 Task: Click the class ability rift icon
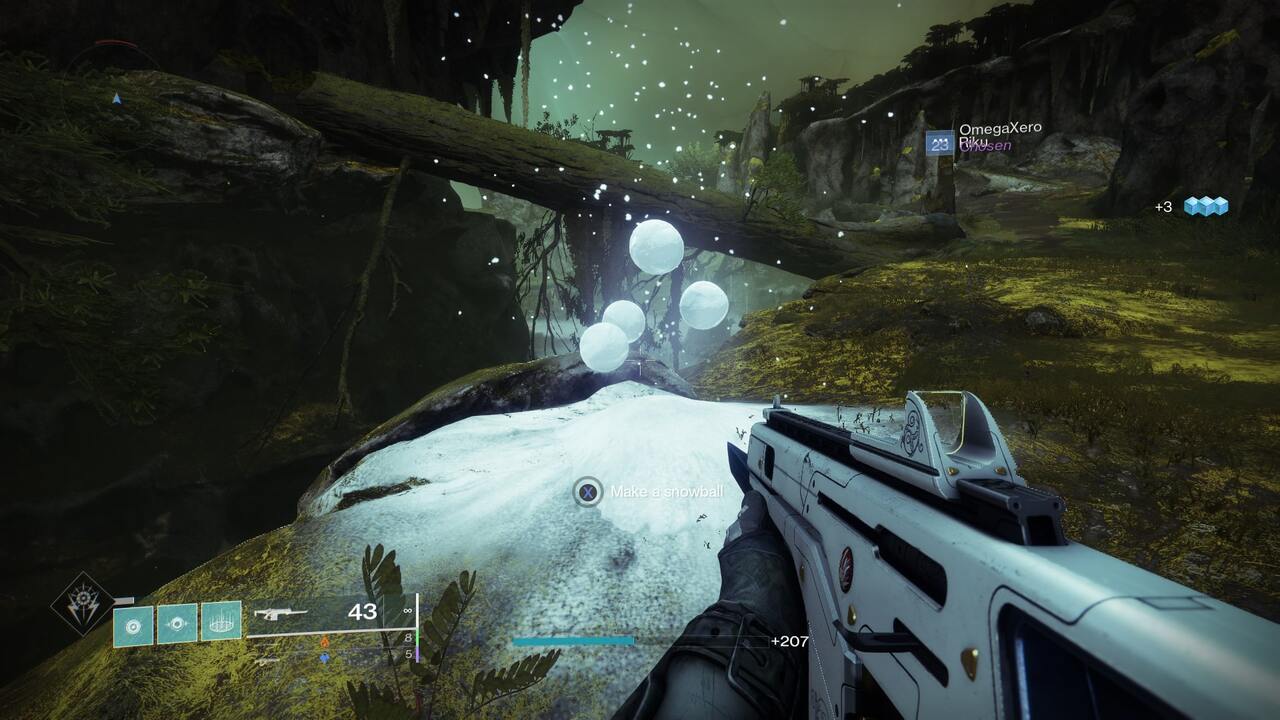click(x=222, y=621)
